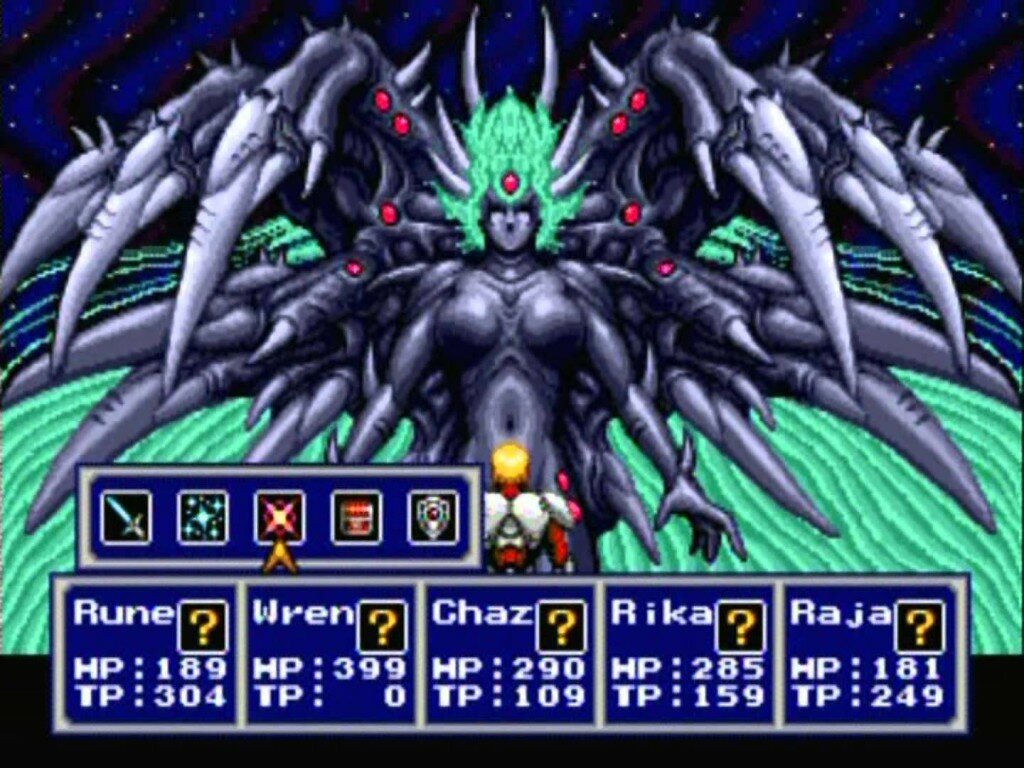Select the sword attack command icon

pyautogui.click(x=126, y=517)
